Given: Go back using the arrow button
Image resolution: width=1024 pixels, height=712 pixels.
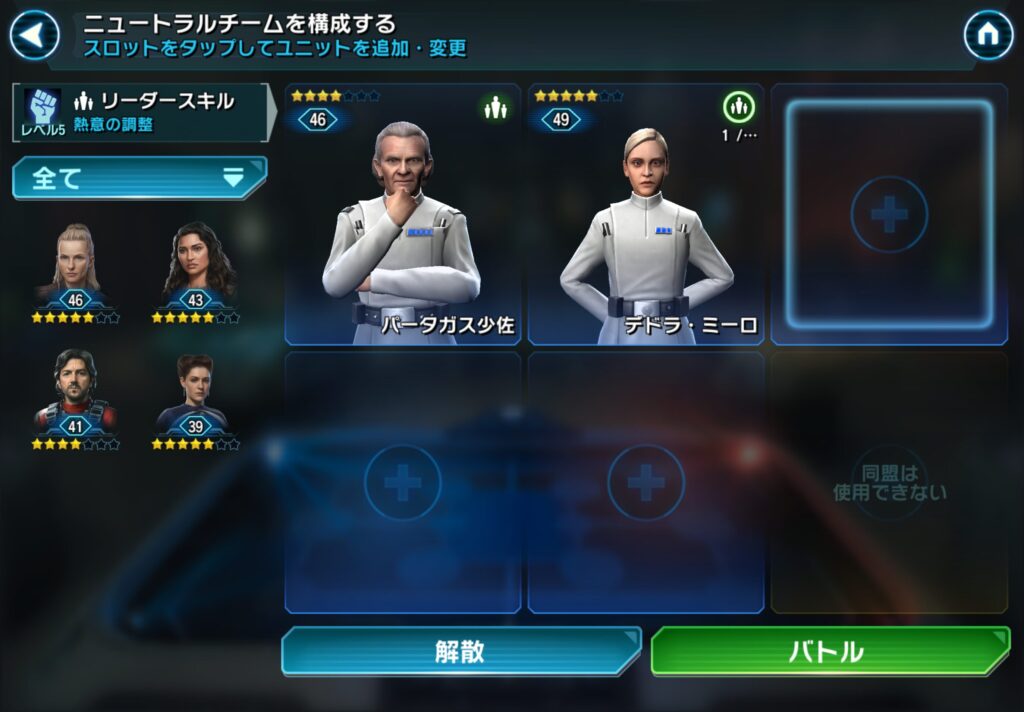Looking at the screenshot, I should click(x=34, y=36).
